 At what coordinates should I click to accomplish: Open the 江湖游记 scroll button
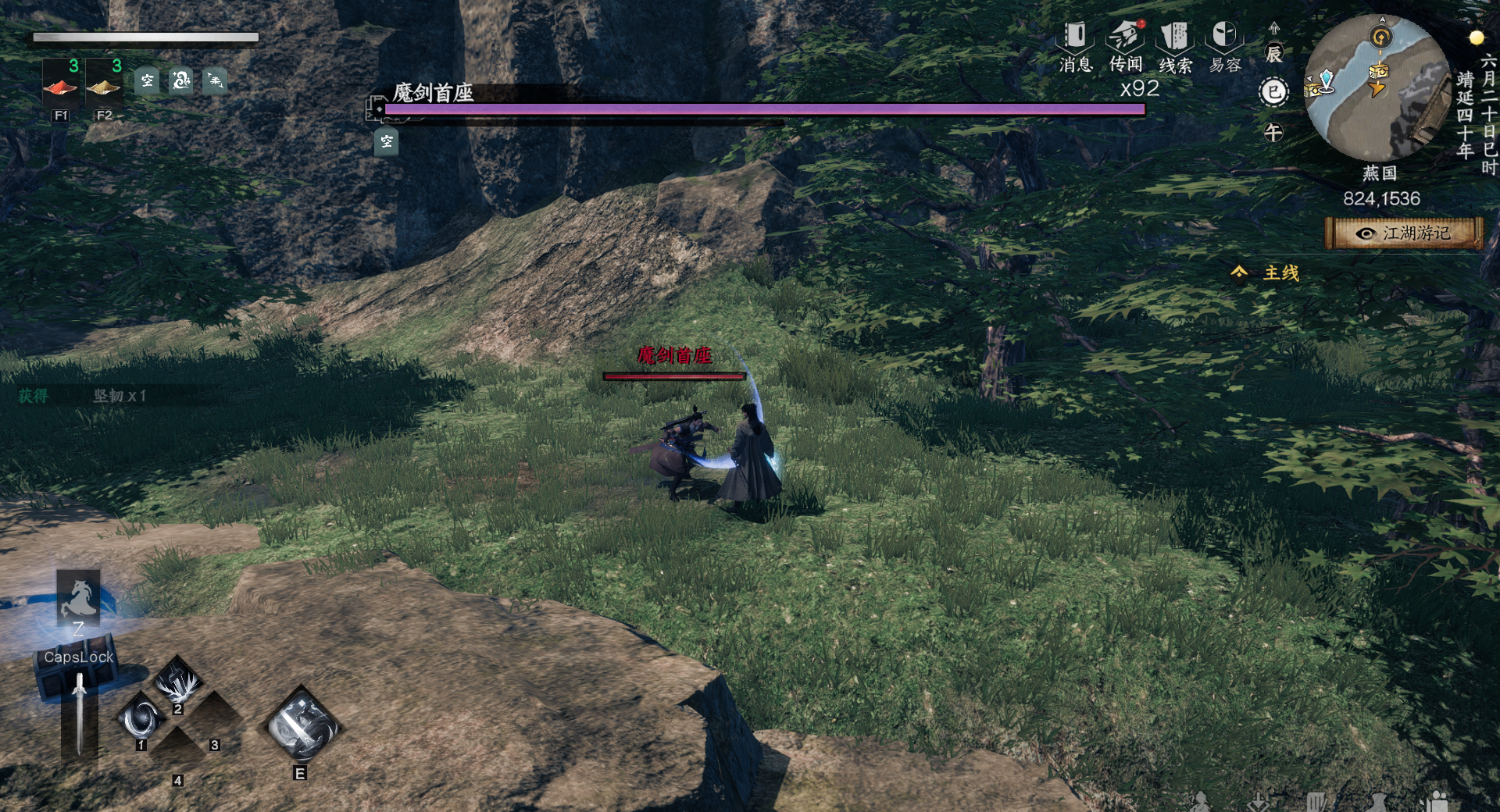(x=1404, y=233)
